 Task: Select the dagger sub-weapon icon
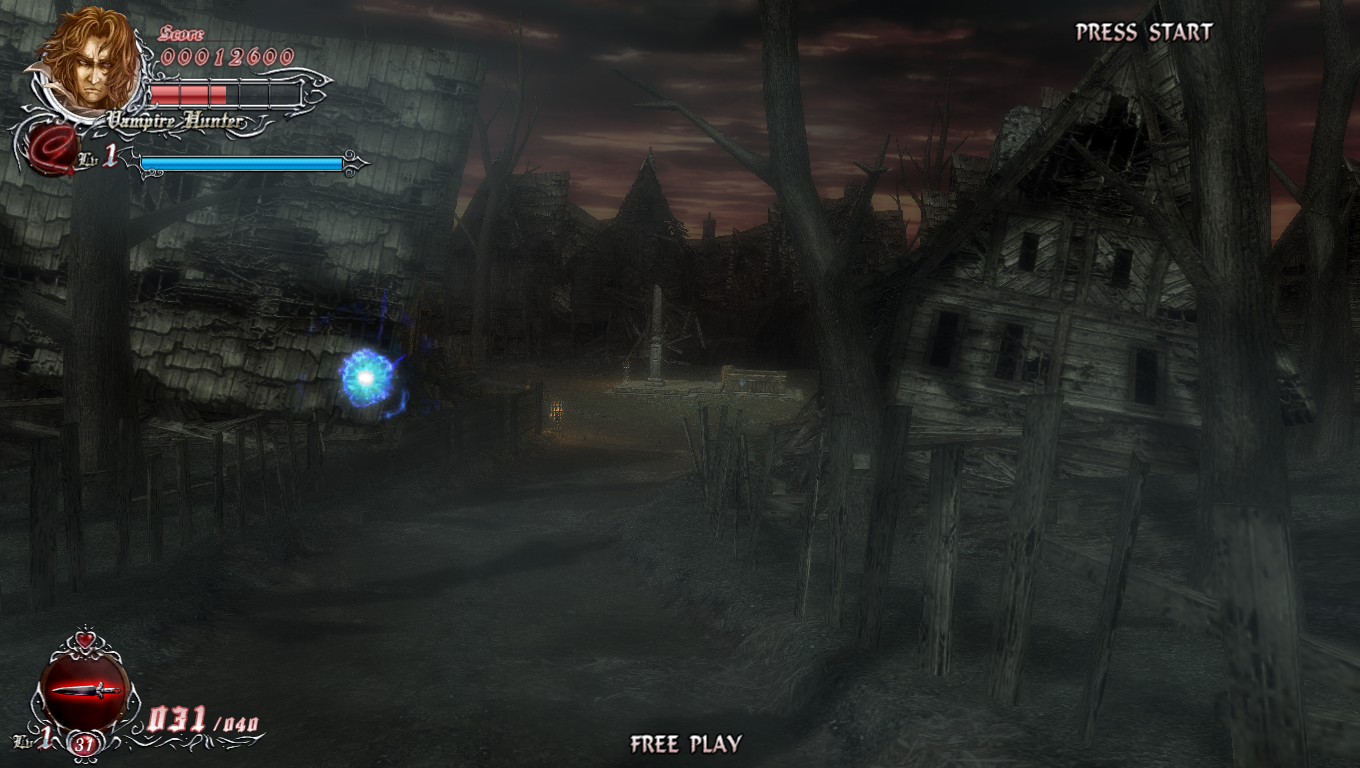85,691
